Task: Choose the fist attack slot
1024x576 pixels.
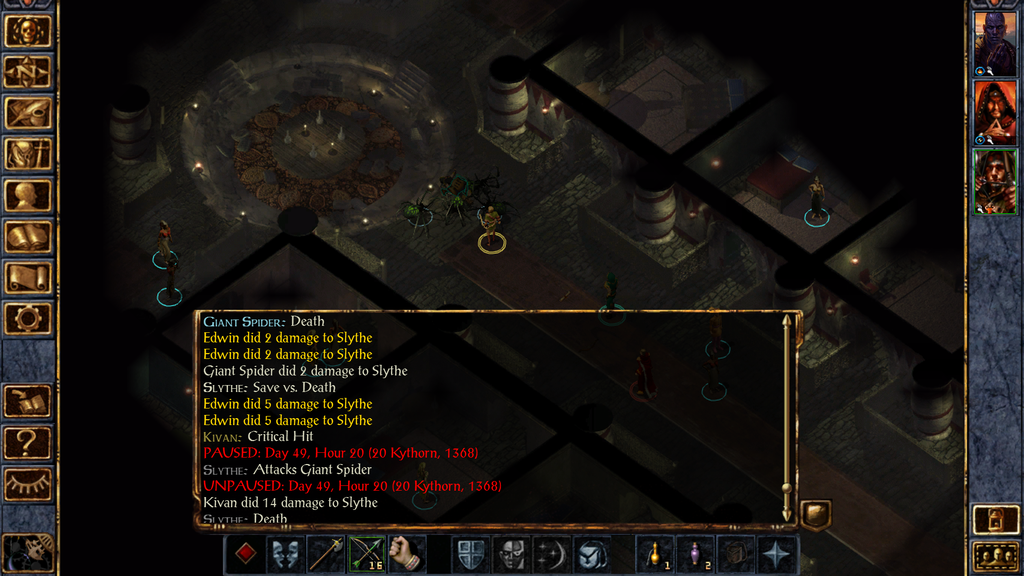Action: click(407, 553)
